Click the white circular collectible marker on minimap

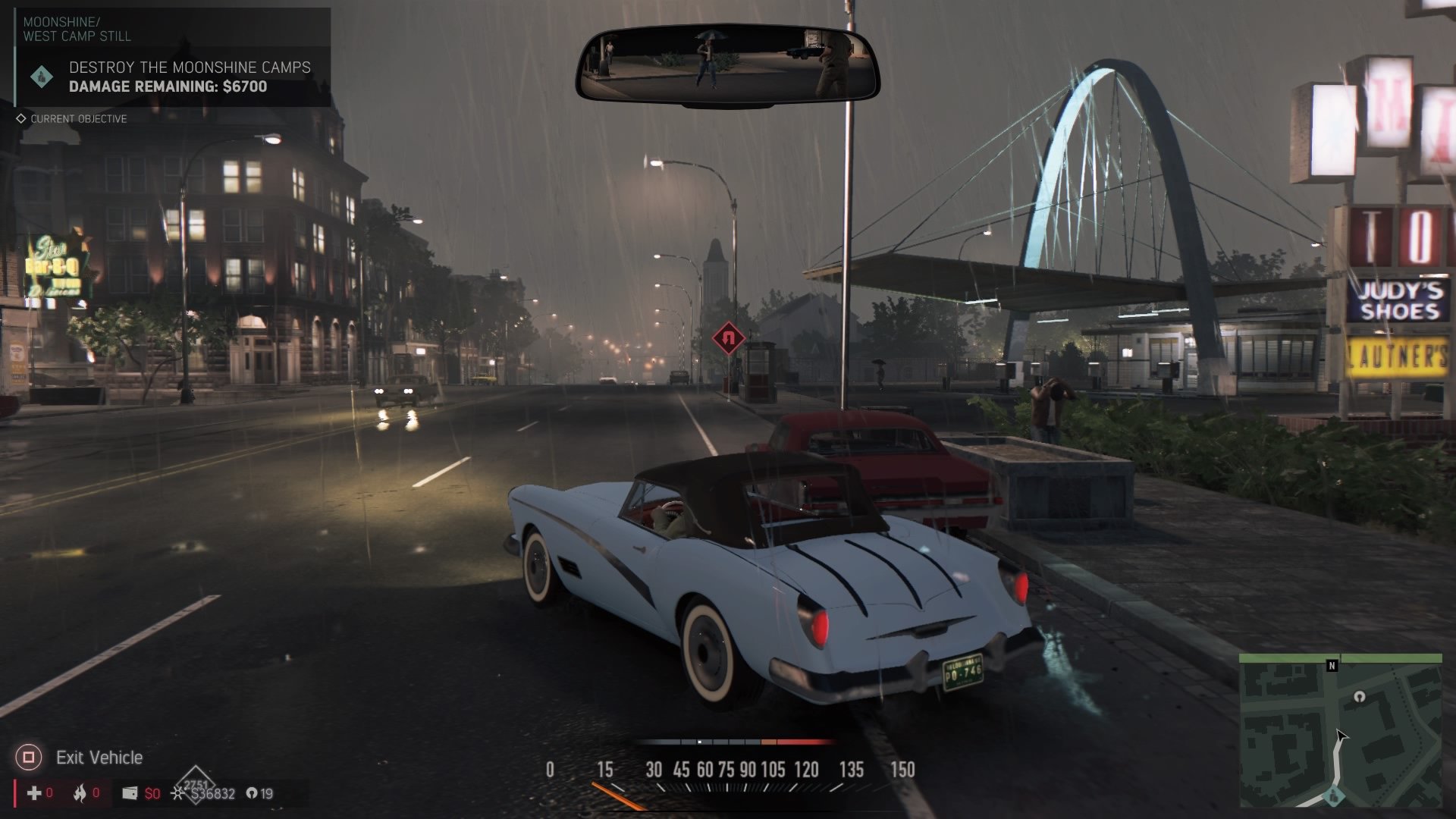[x=1360, y=697]
